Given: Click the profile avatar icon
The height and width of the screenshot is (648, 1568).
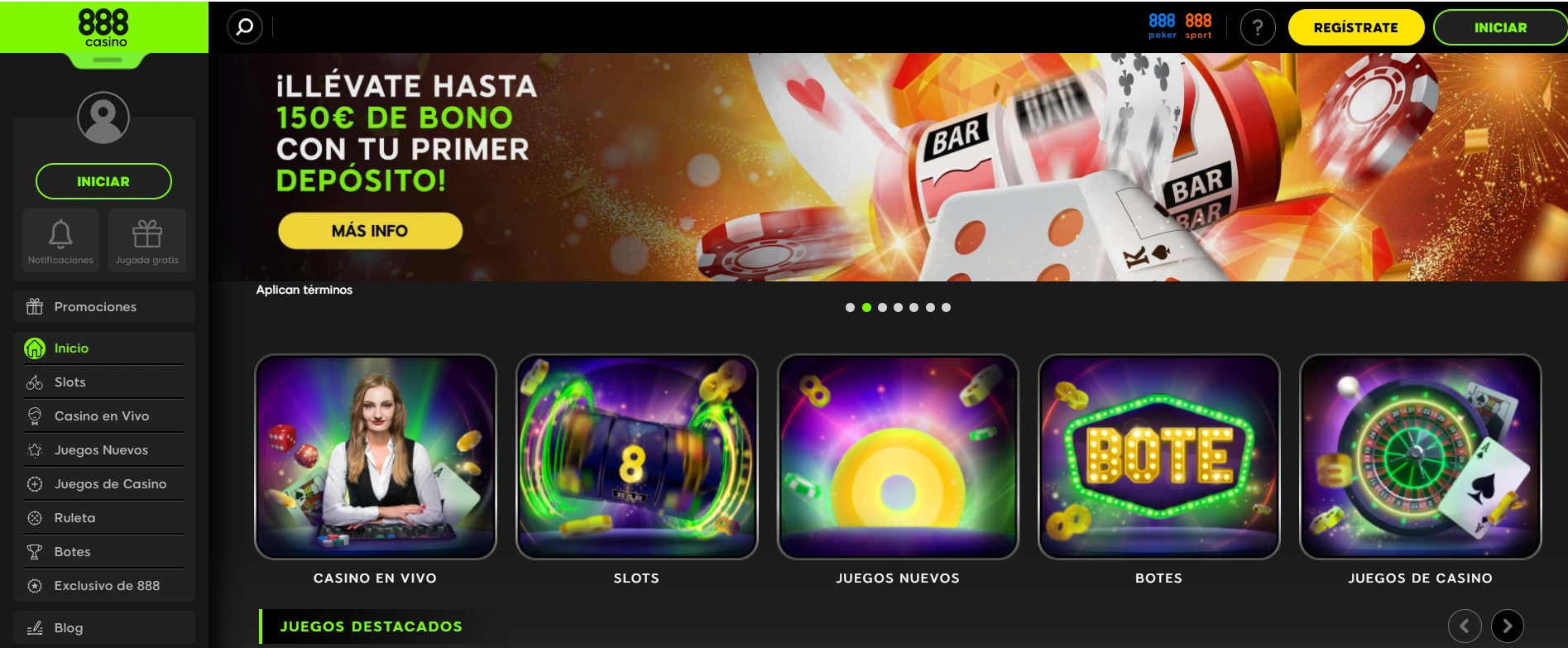Looking at the screenshot, I should (x=103, y=118).
